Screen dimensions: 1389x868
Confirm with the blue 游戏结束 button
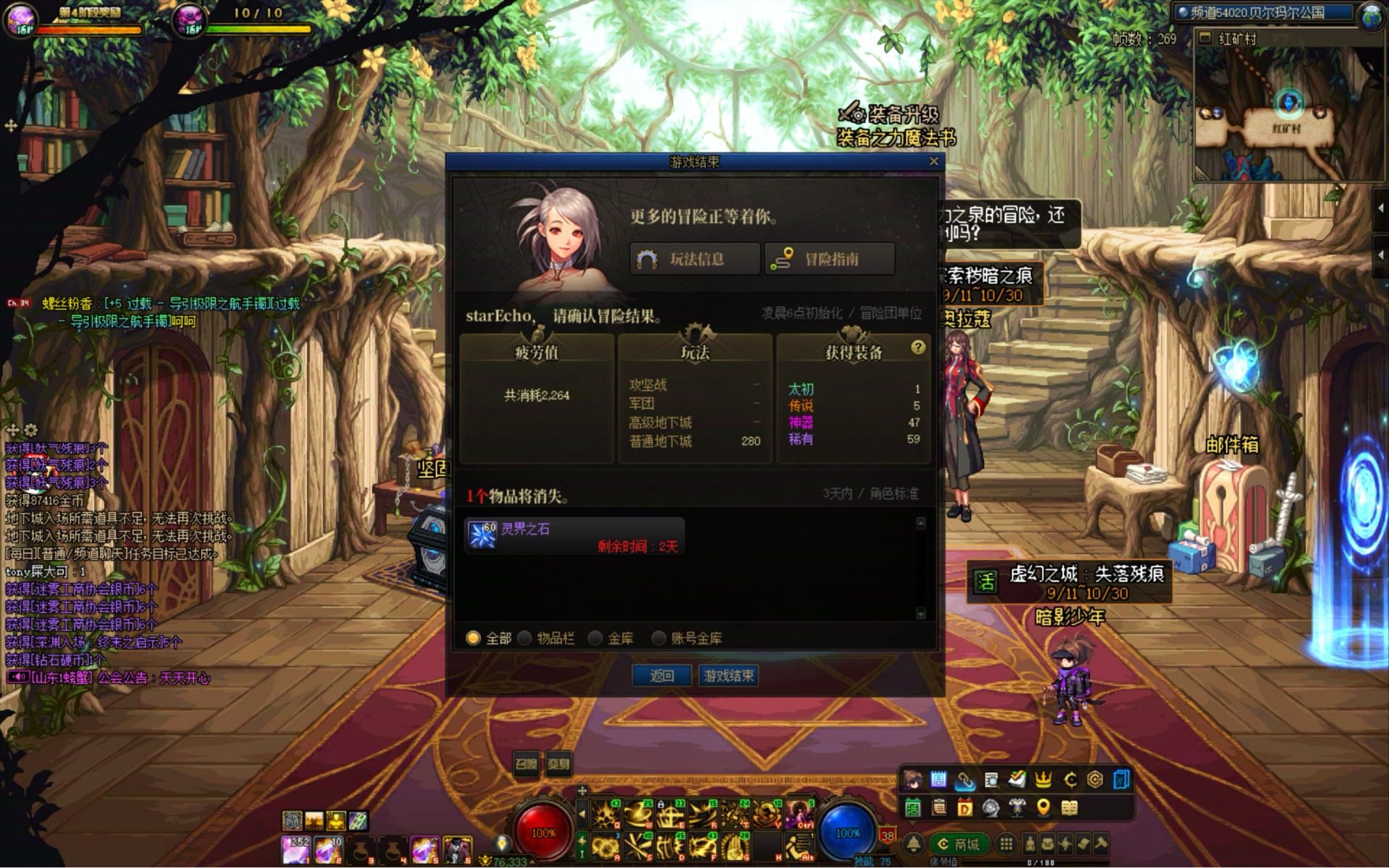[729, 676]
